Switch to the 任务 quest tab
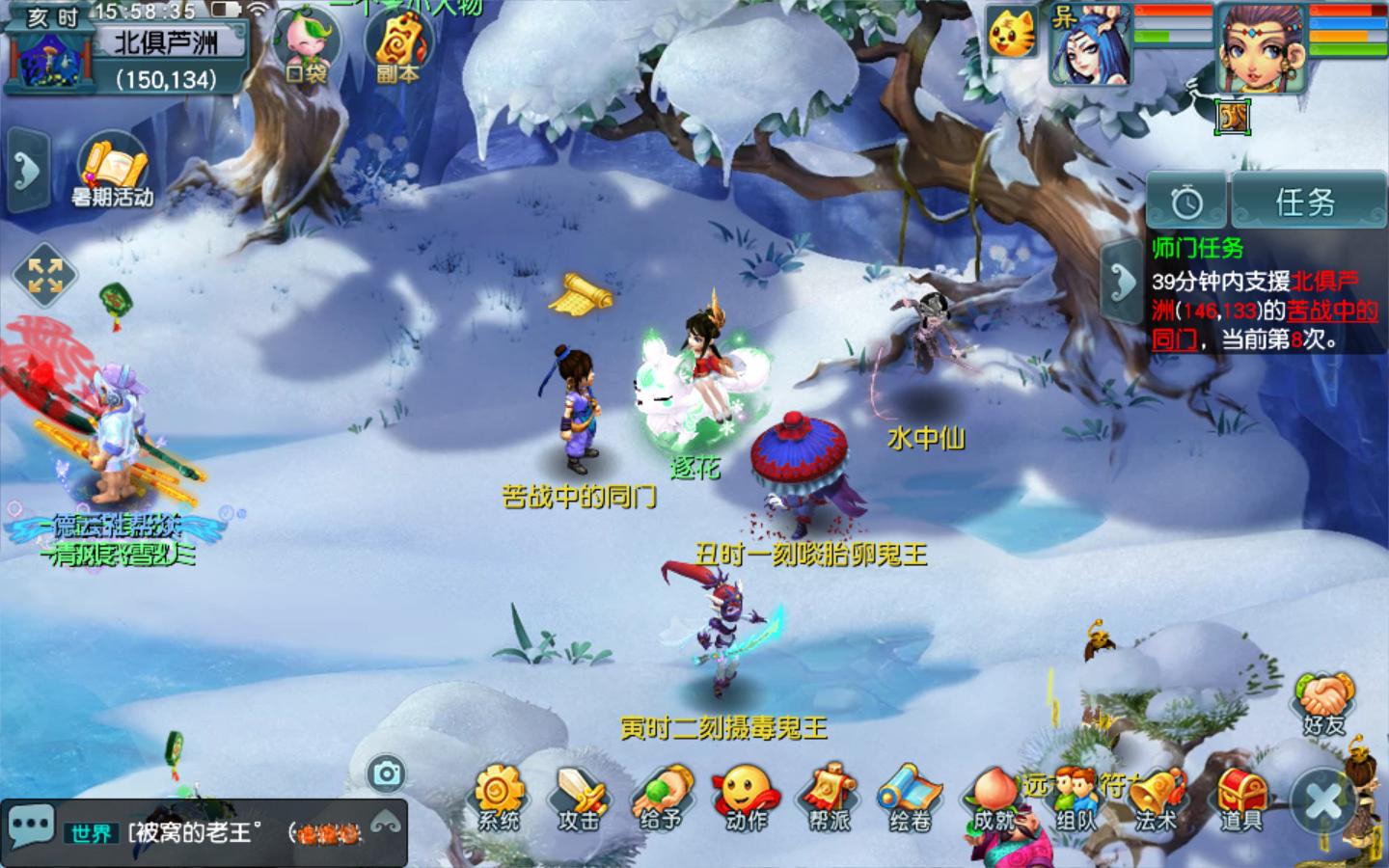 [x=1306, y=202]
